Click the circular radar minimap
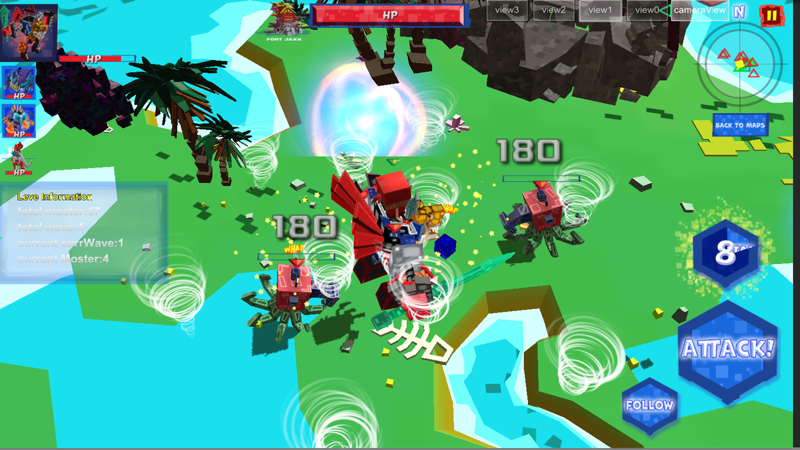The width and height of the screenshot is (800, 450). tap(741, 63)
